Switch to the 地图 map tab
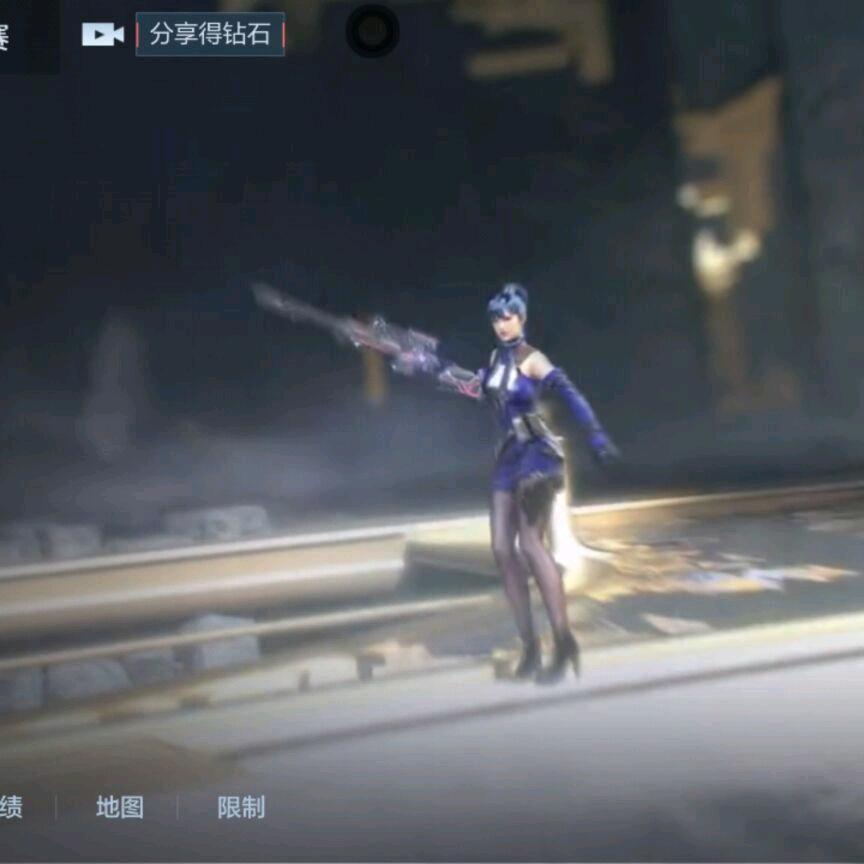864x864 pixels. click(x=120, y=807)
